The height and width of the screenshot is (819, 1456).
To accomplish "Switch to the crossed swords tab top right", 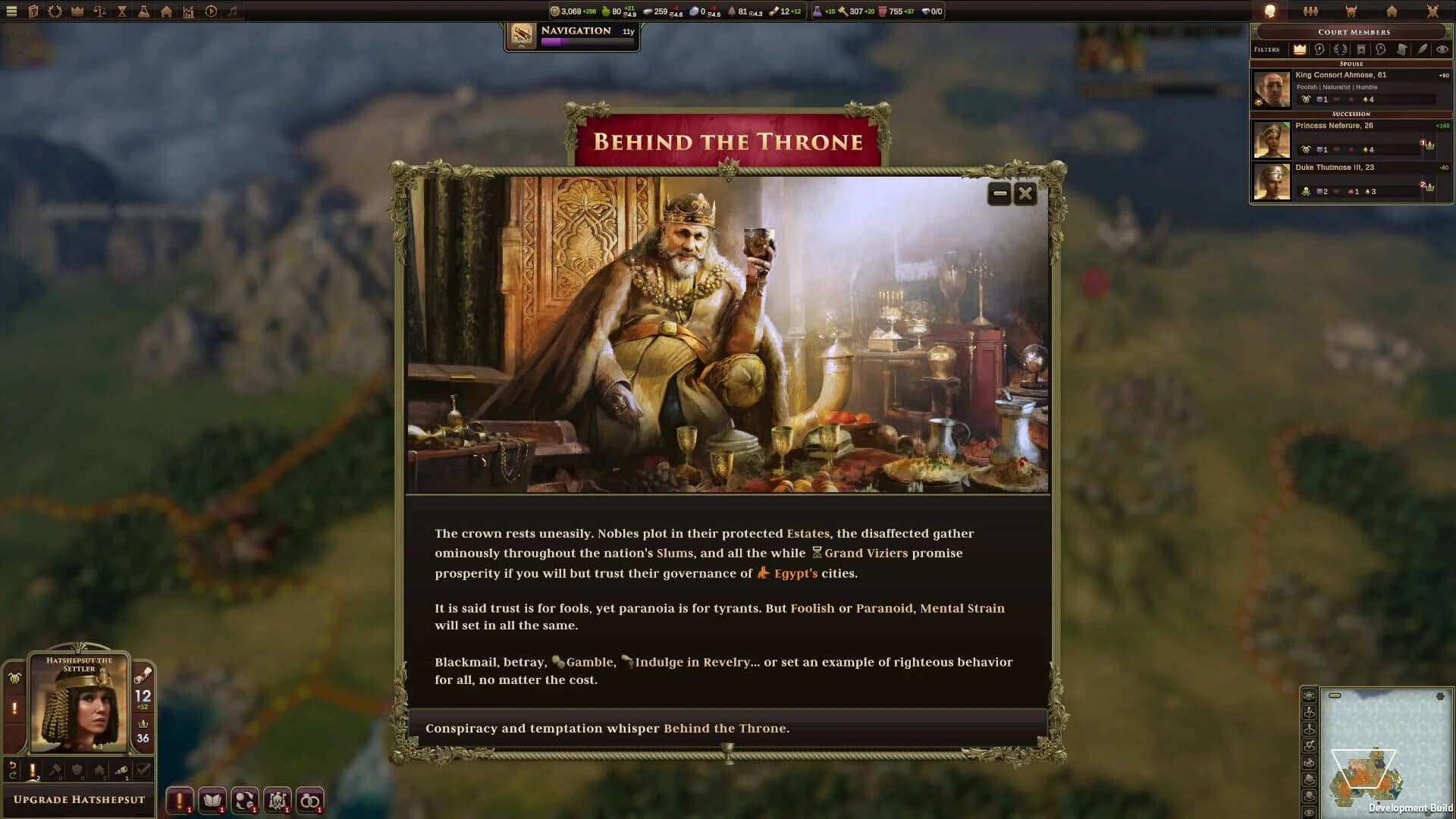I will [1433, 11].
